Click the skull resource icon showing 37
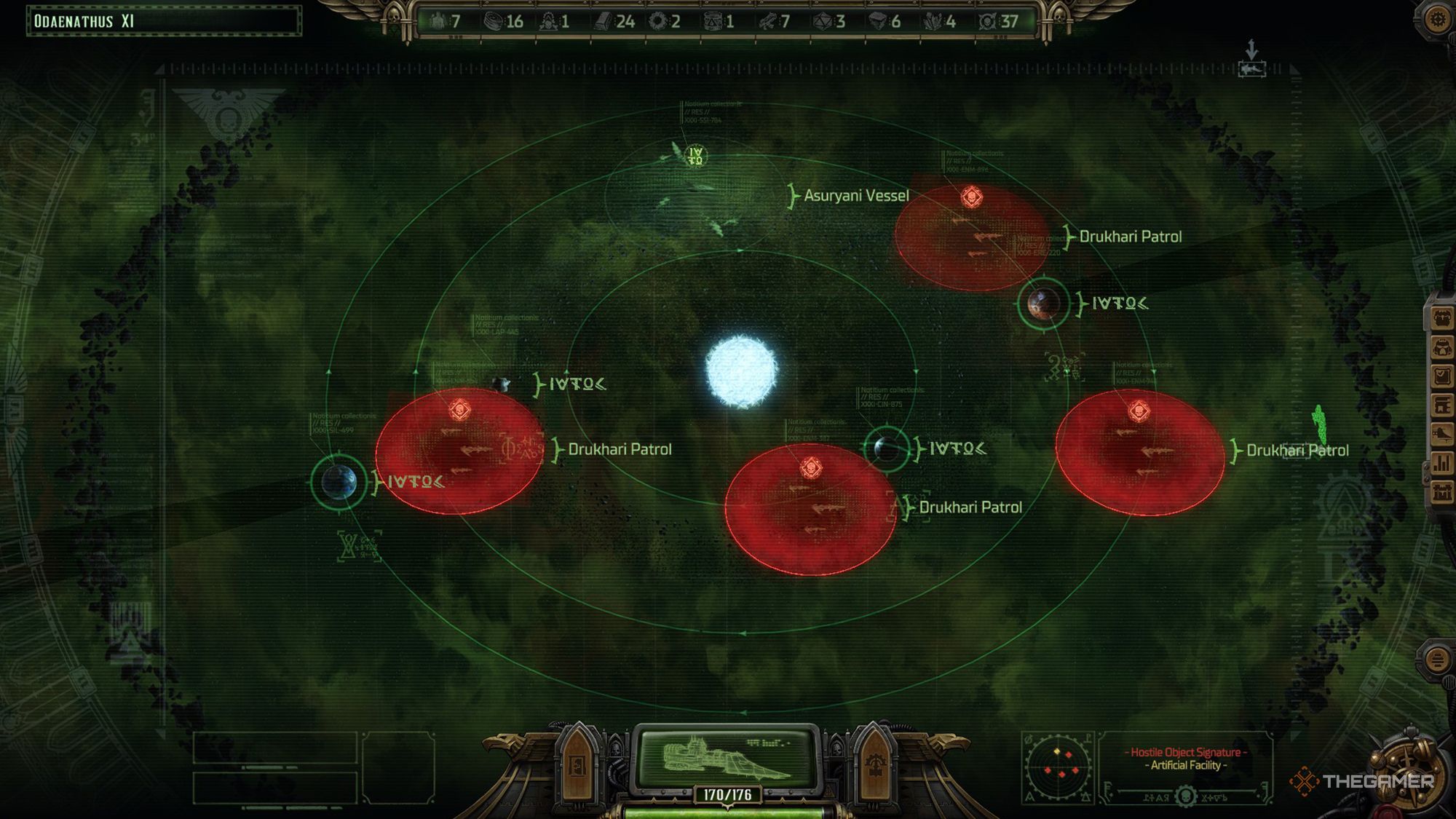 [x=987, y=20]
